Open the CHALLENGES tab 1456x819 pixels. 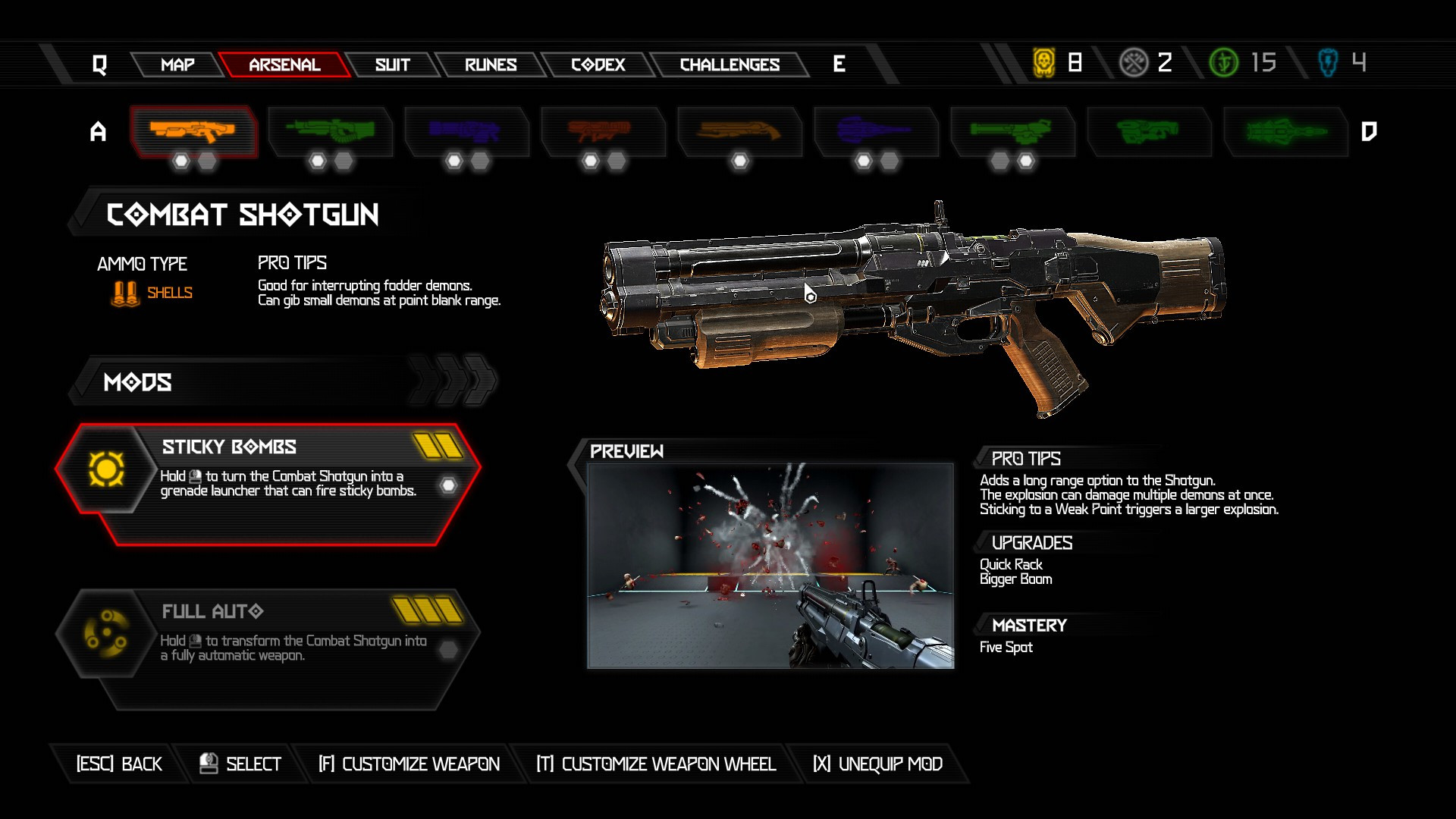point(730,64)
